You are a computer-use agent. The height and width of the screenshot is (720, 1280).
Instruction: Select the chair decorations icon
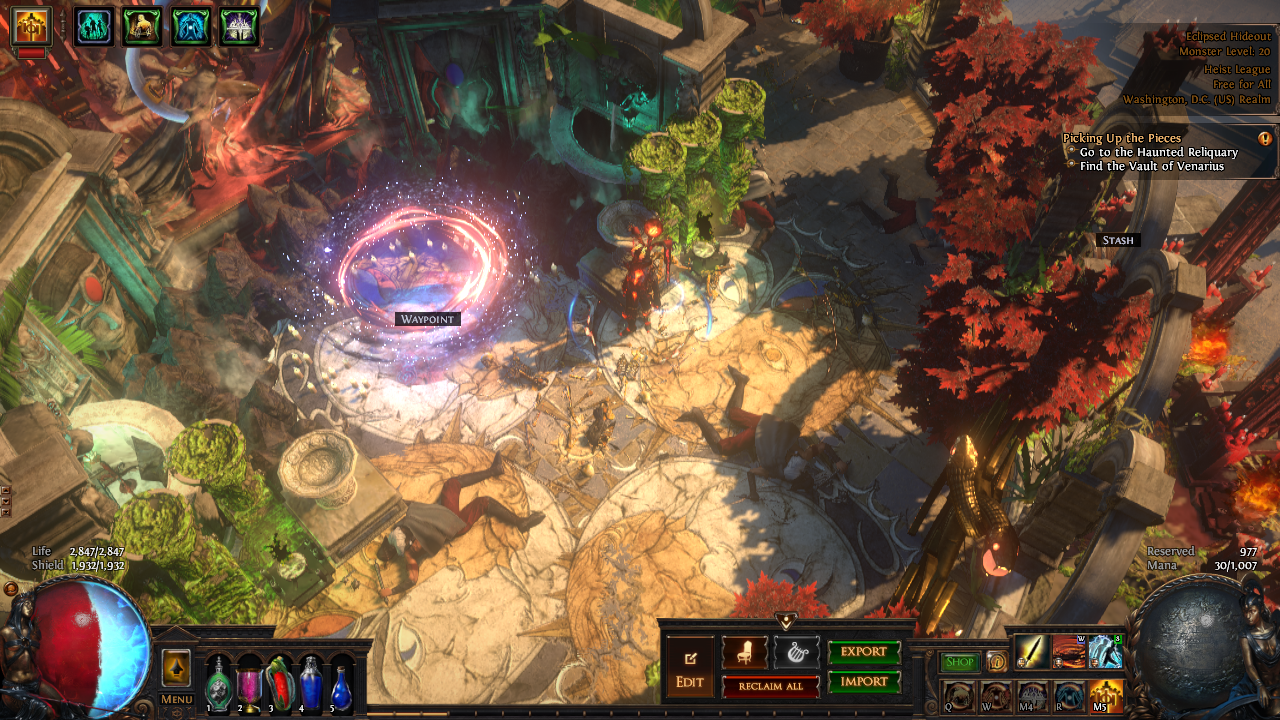tap(745, 652)
